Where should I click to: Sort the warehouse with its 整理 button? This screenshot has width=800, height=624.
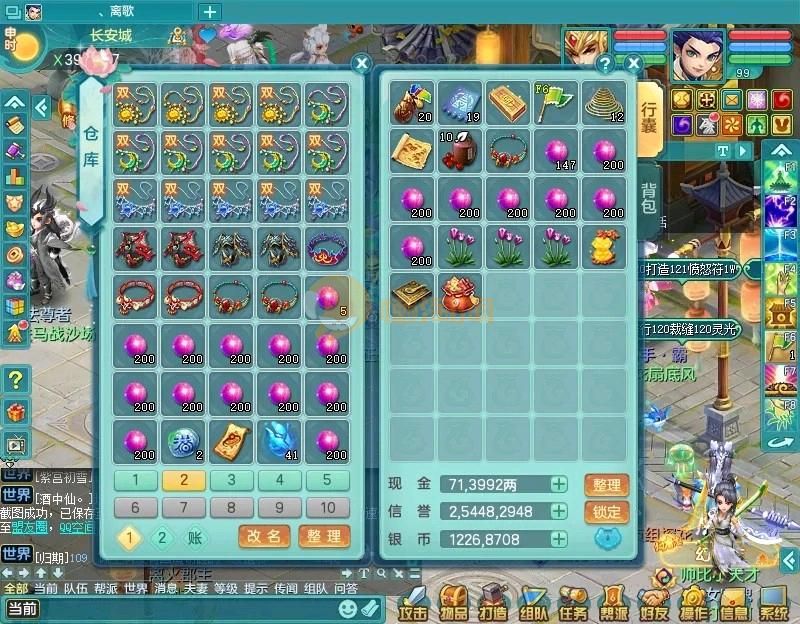click(324, 537)
